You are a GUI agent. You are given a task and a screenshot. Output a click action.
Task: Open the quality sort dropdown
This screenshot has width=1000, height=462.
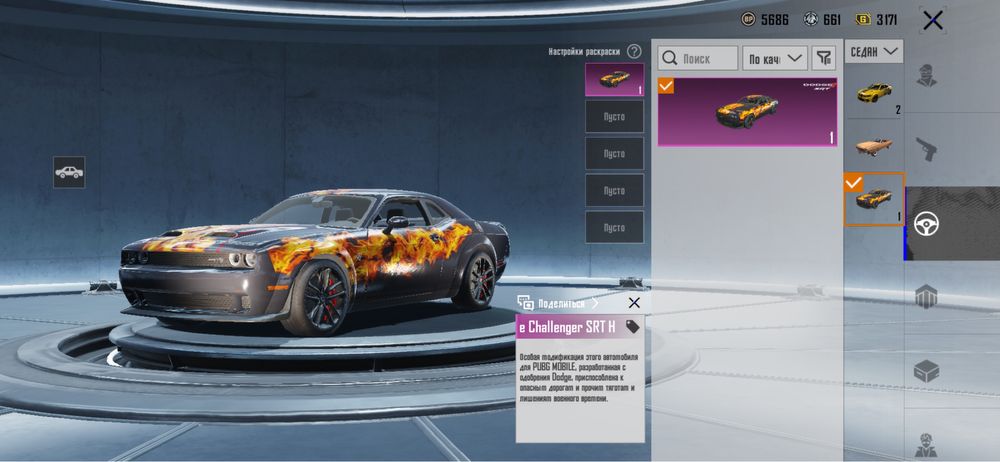pos(777,59)
